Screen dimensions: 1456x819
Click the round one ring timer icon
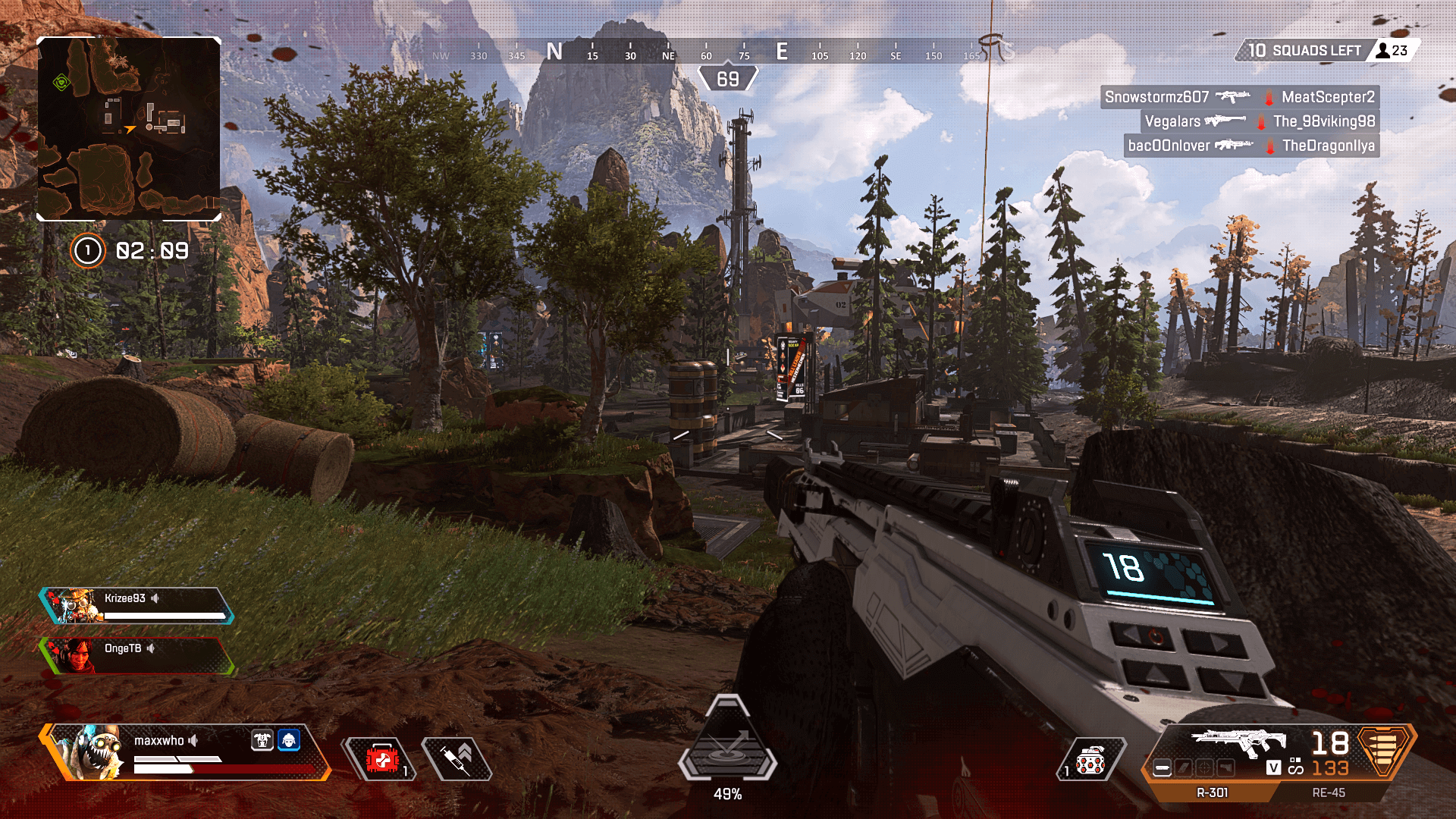pos(88,251)
